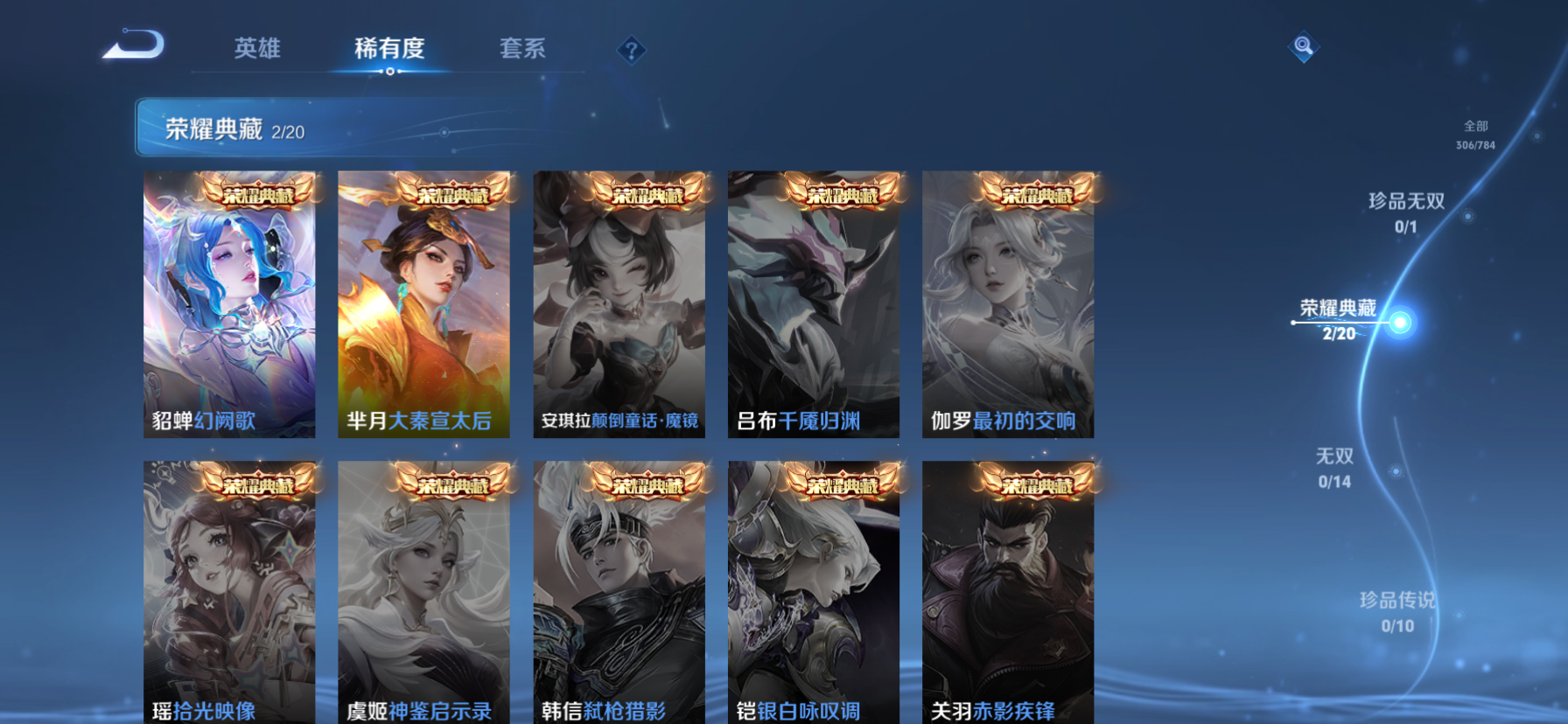
Task: Open the 套系 tab
Action: (x=522, y=48)
